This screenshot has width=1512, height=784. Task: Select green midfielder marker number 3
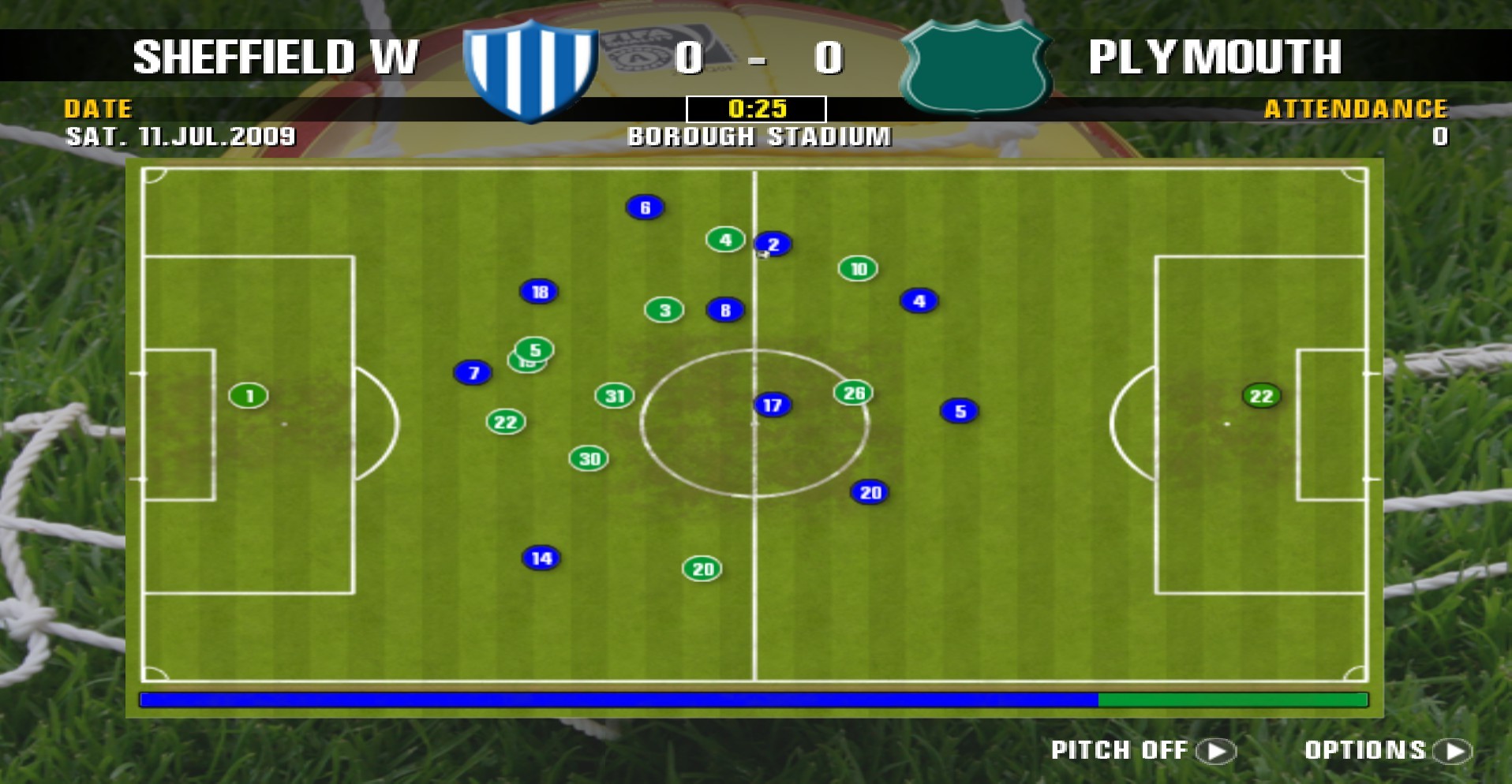(663, 310)
